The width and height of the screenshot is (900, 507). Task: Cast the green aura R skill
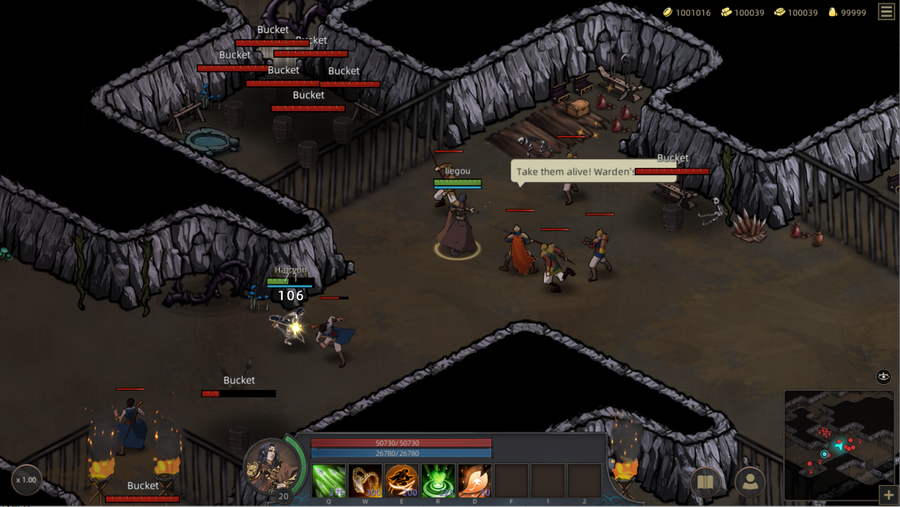click(x=438, y=480)
